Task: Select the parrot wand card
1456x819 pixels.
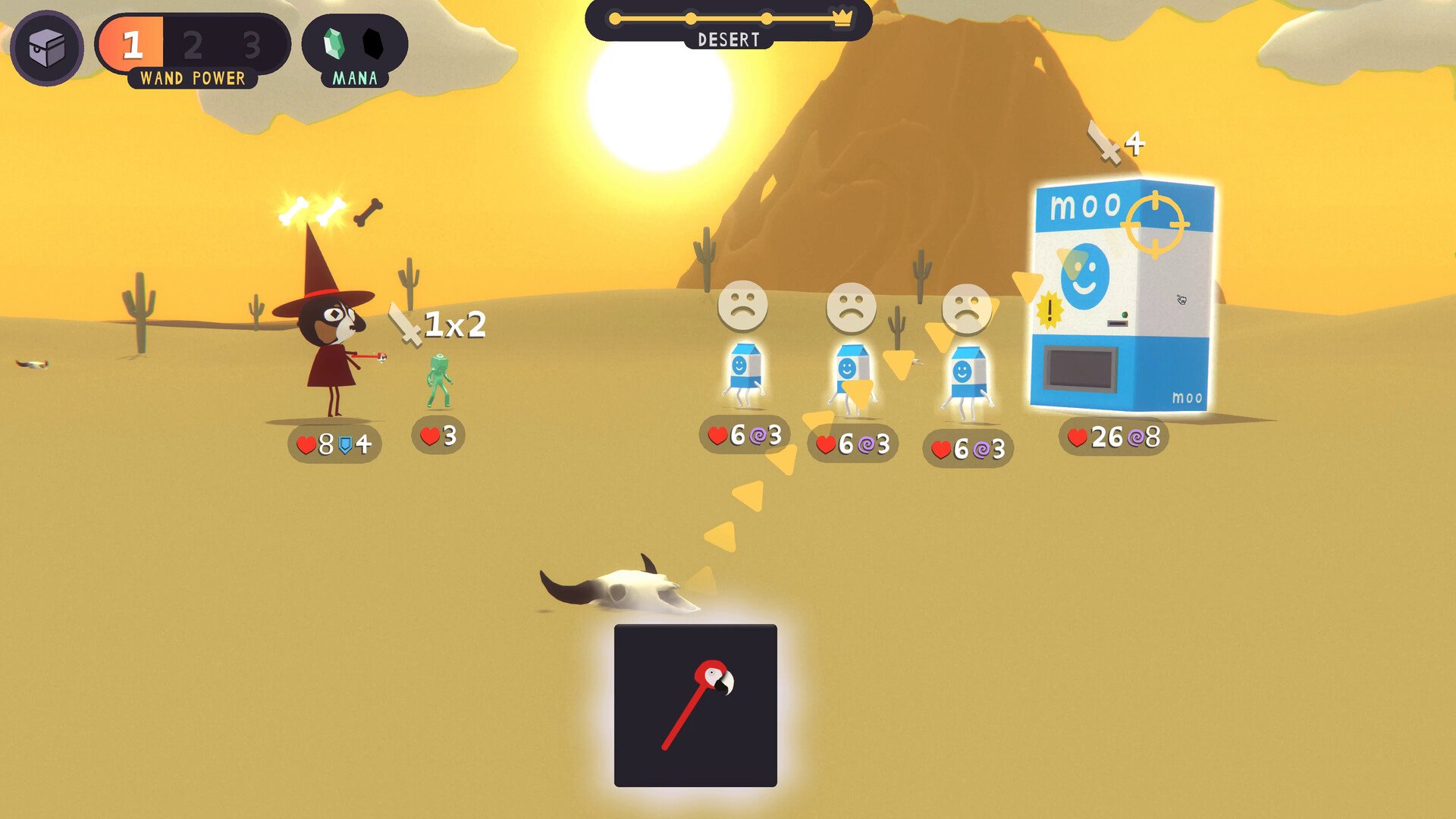Action: coord(695,705)
